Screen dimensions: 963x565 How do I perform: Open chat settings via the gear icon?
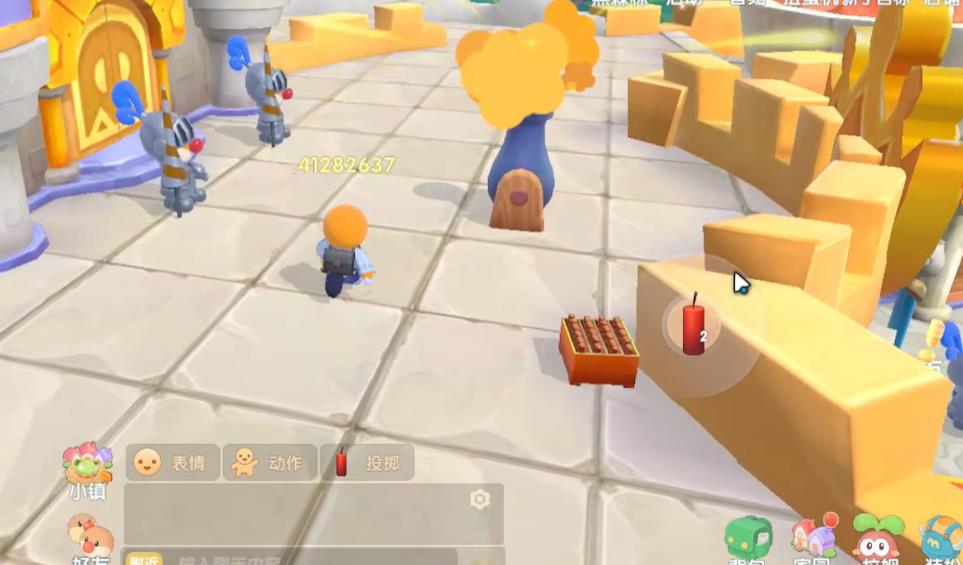pyautogui.click(x=480, y=499)
